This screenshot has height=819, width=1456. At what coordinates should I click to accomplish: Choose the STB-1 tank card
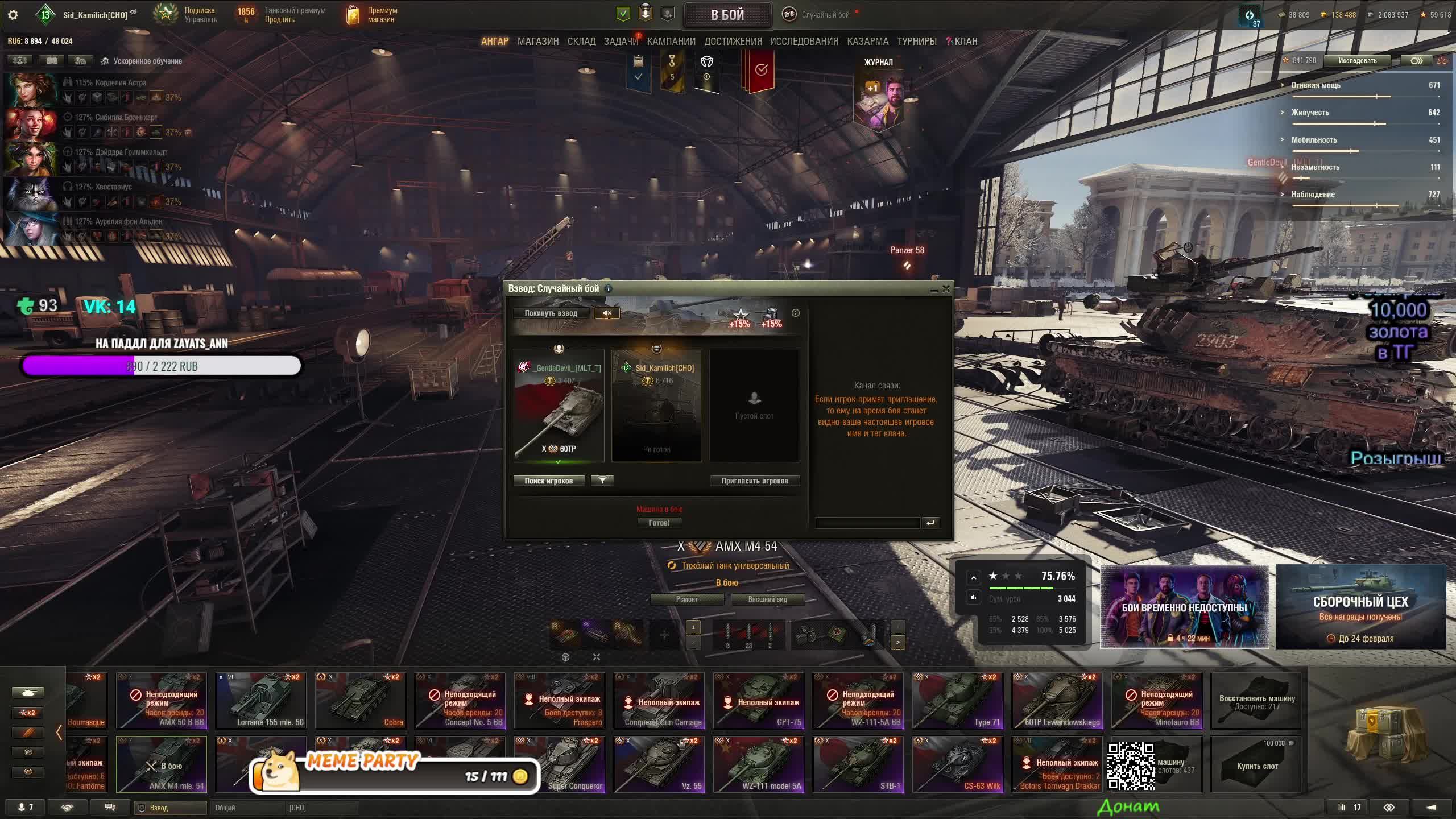click(x=858, y=764)
